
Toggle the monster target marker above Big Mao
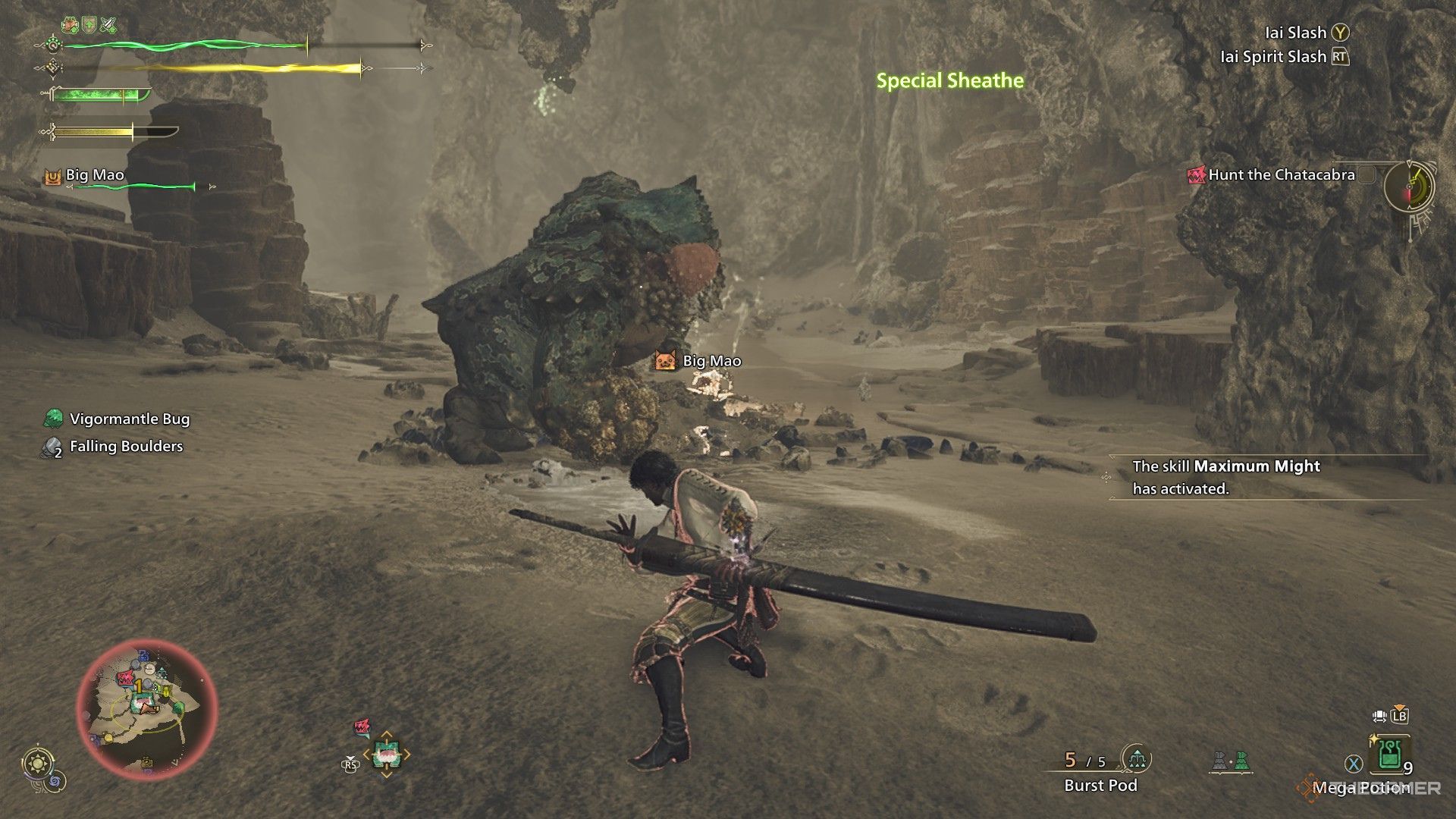(x=664, y=362)
